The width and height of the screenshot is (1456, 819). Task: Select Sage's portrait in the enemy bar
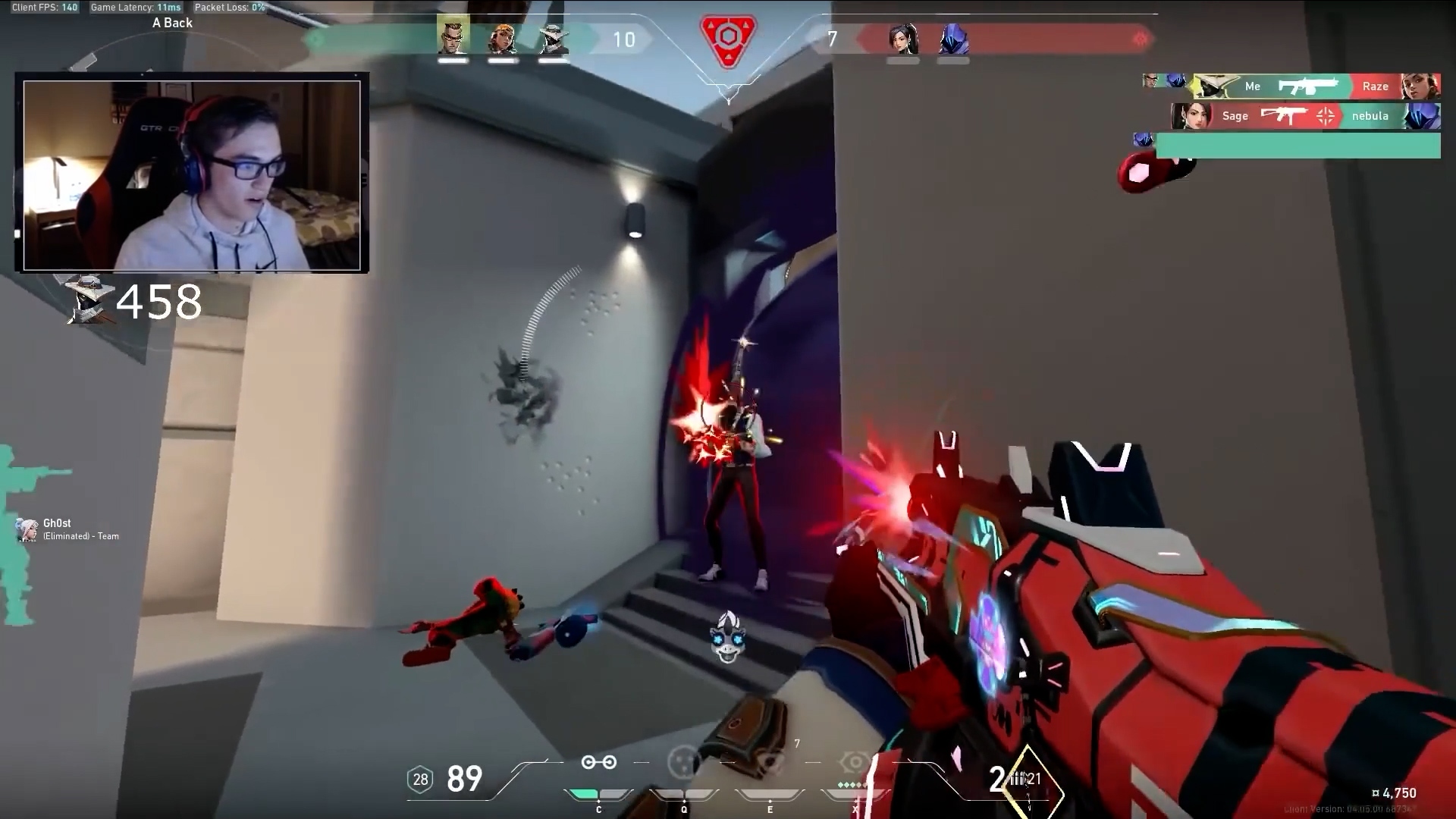(x=903, y=39)
